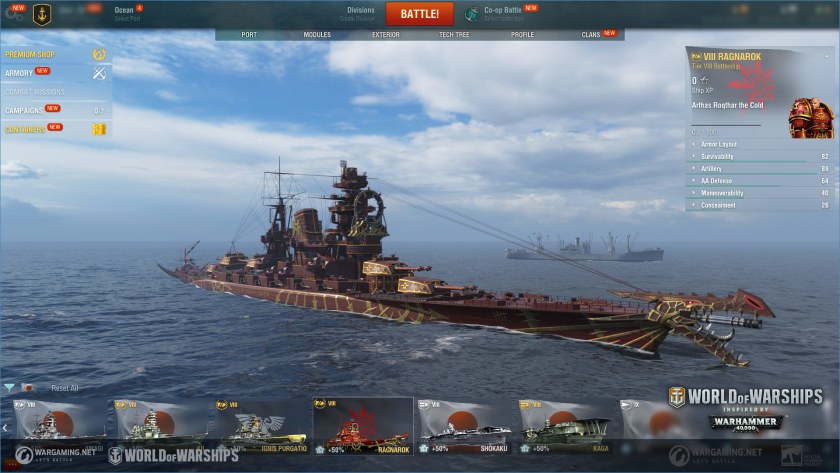This screenshot has width=840, height=473.
Task: Switch to the Exterior tab
Action: (385, 35)
